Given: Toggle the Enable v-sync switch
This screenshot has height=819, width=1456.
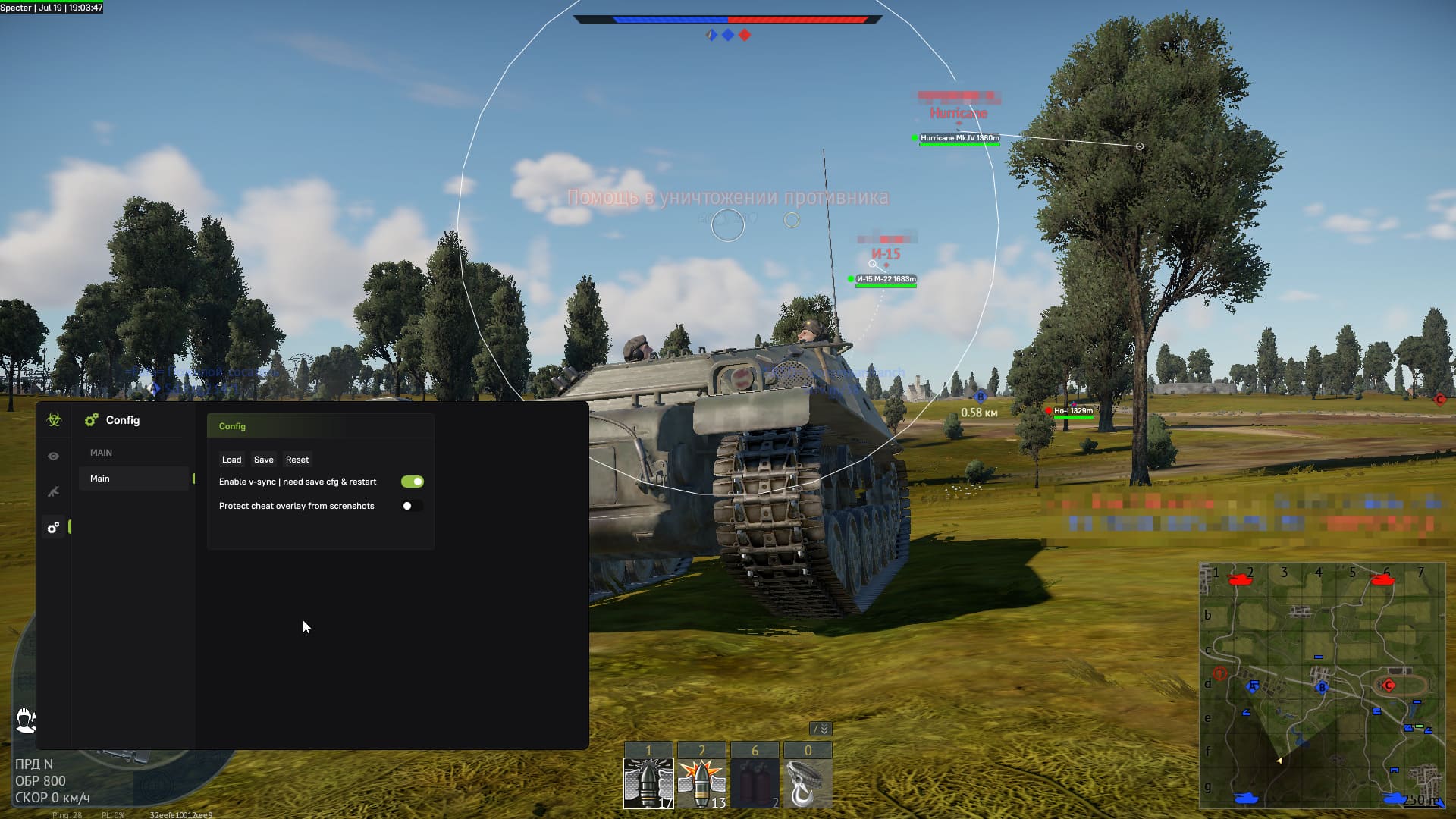Looking at the screenshot, I should tap(413, 482).
